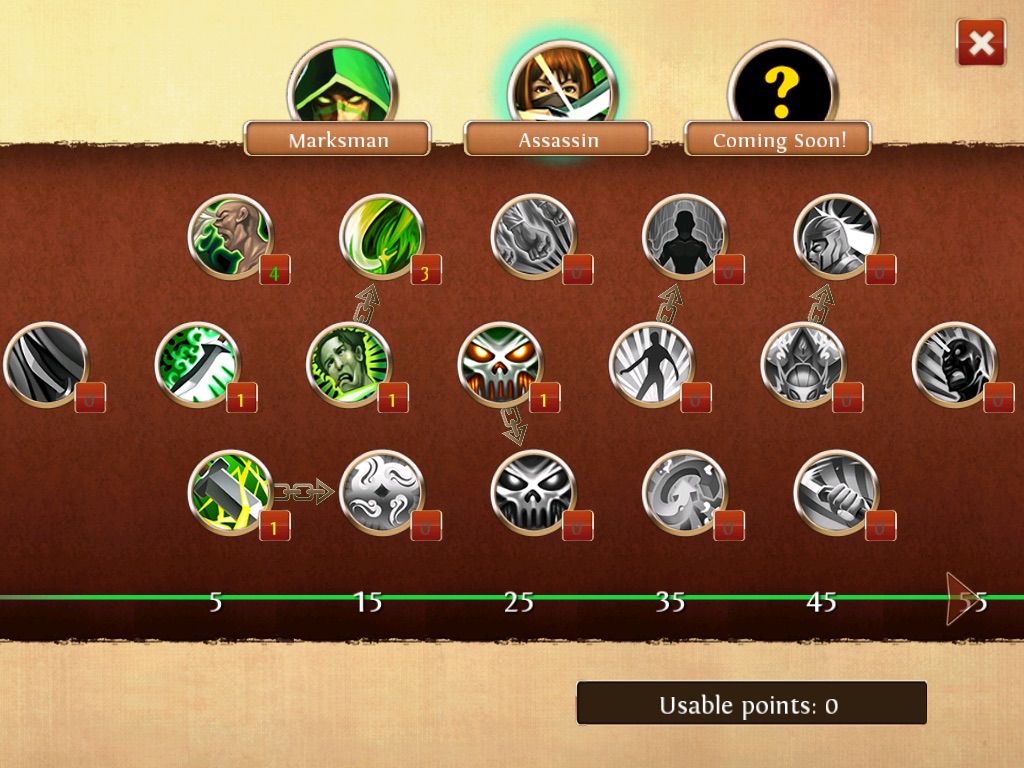Viewport: 1024px width, 768px height.
Task: Select the locked standing silhouette skill
Action: 685,237
